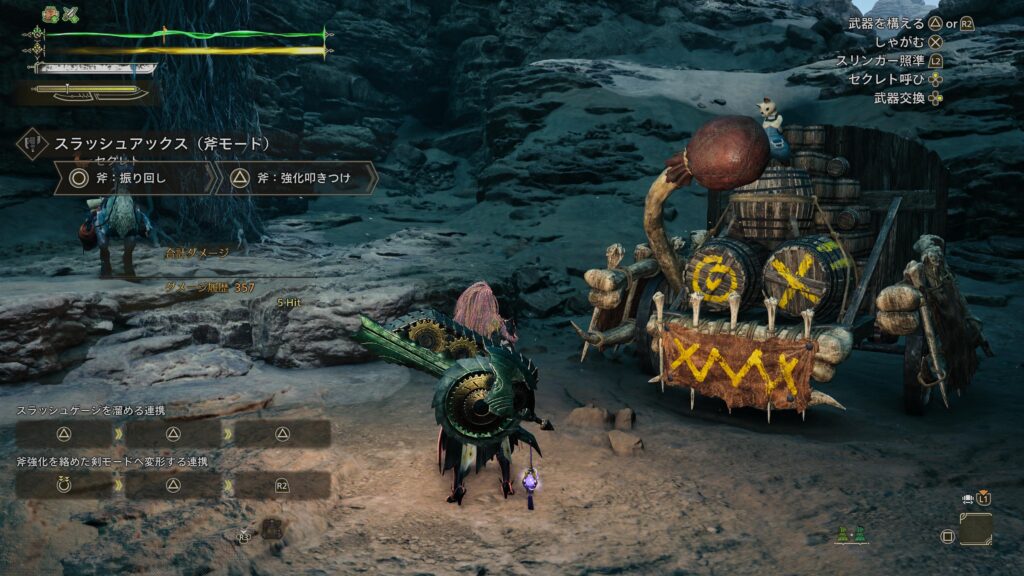Select the meal buff status icon

tap(50, 14)
